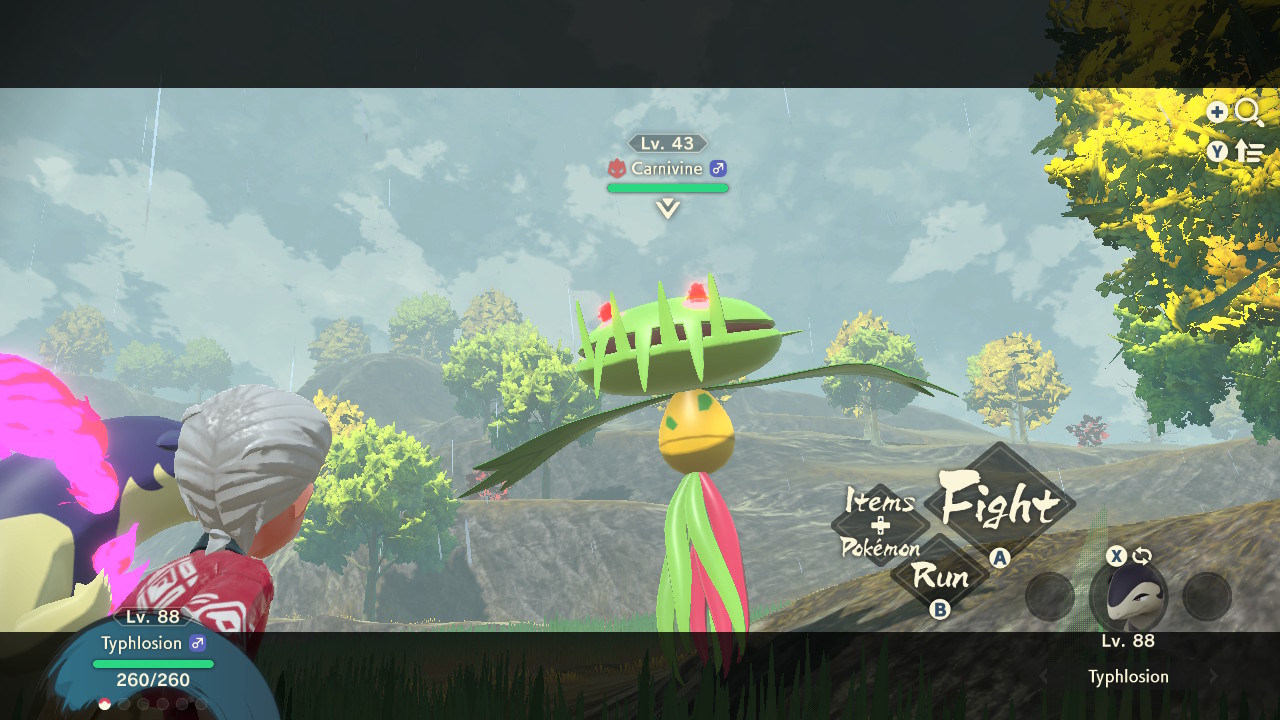Click the Lv. 43 badge above Carnivine
This screenshot has width=1280, height=720.
[x=667, y=143]
